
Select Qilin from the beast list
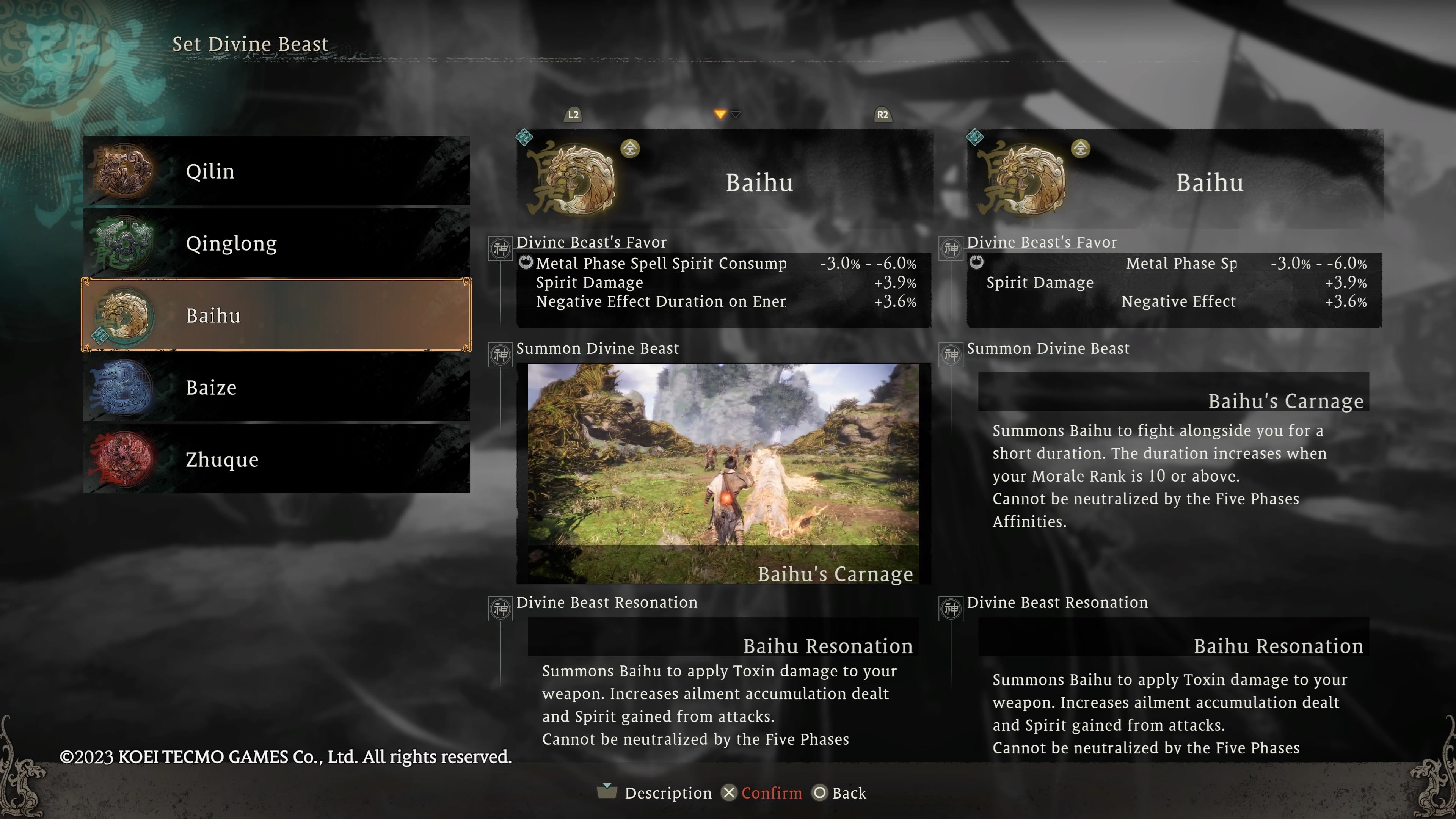276,171
